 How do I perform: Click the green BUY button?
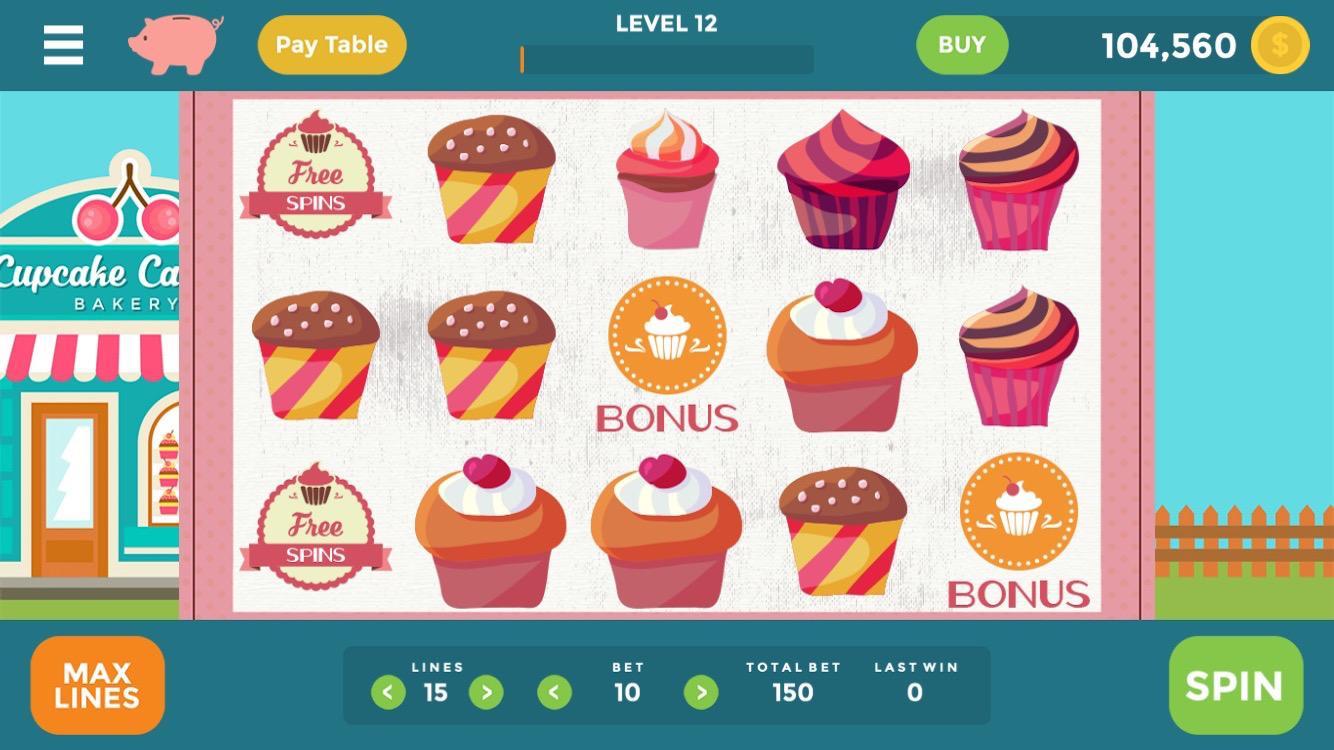961,44
